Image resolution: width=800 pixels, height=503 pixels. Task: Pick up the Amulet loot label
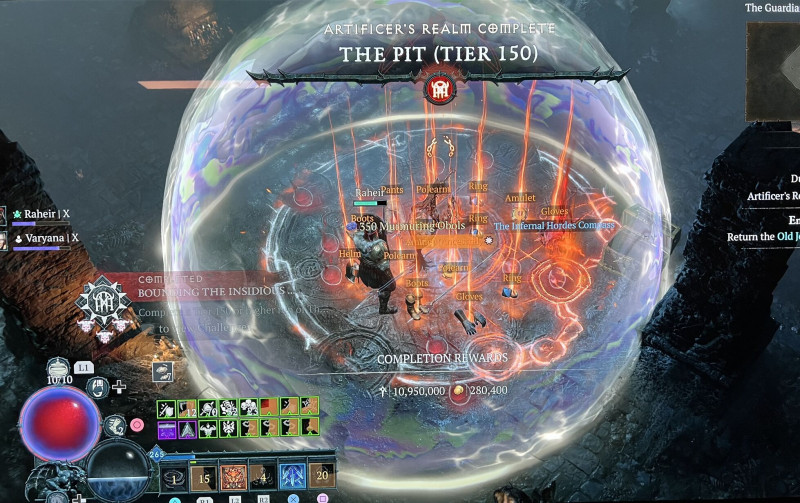pyautogui.click(x=520, y=198)
